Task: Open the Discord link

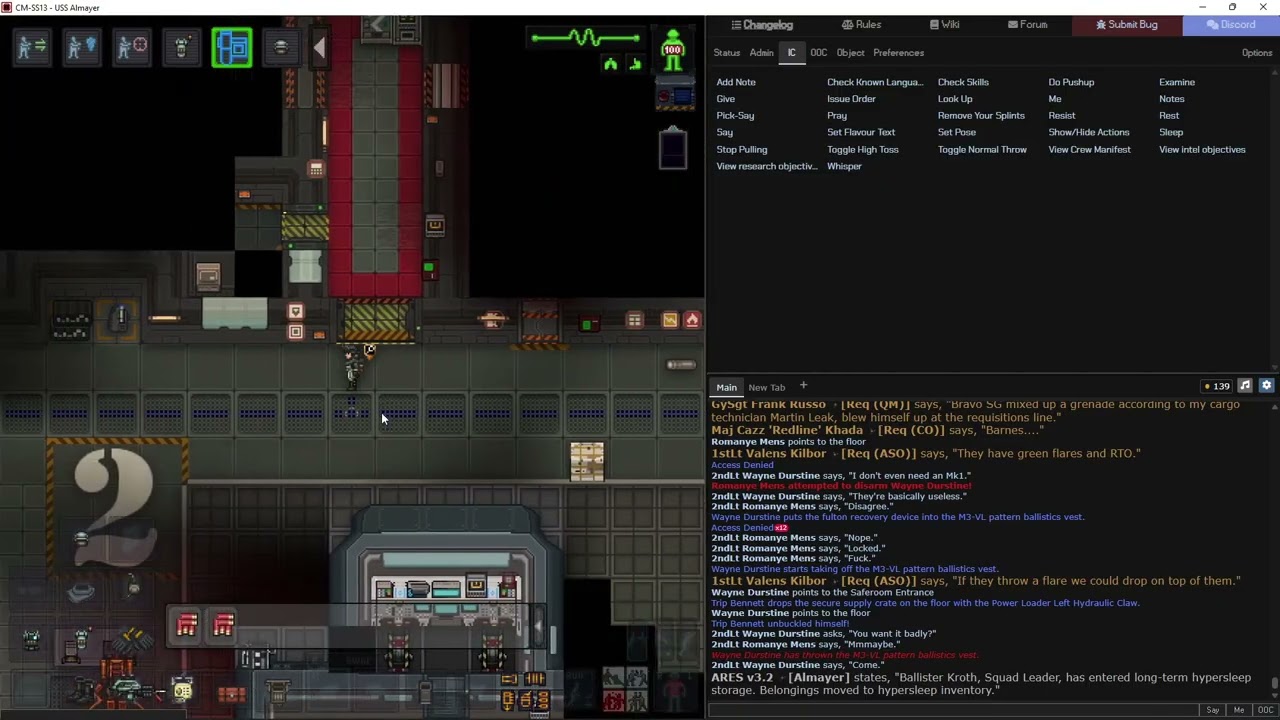Action: pos(1231,25)
